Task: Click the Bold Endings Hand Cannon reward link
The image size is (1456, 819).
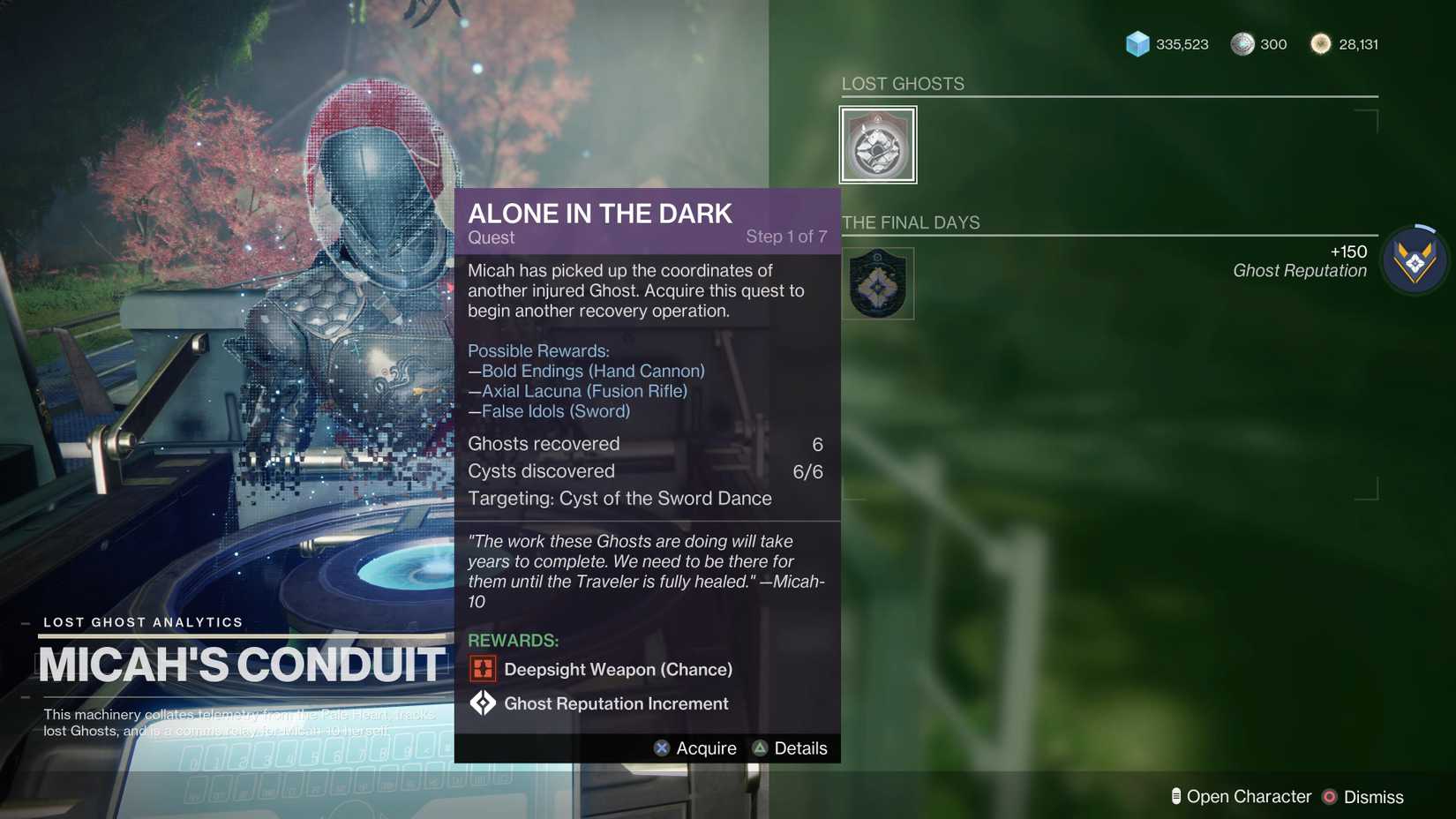Action: (x=588, y=371)
